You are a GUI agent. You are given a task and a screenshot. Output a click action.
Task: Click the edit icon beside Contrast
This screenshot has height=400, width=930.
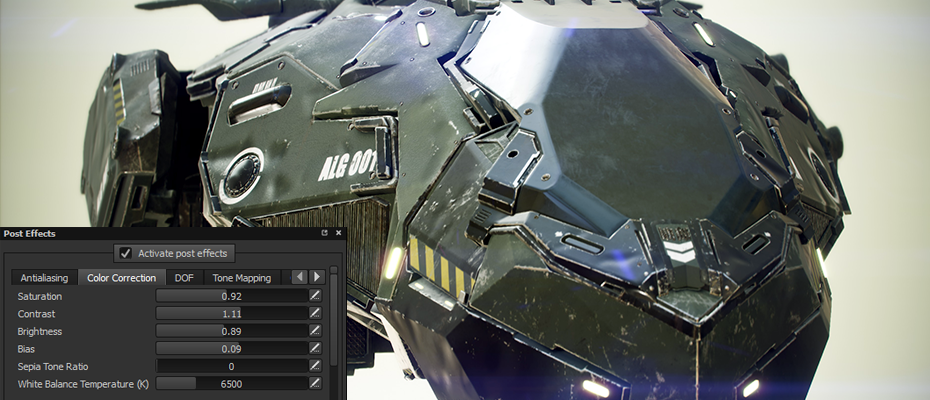pyautogui.click(x=315, y=313)
